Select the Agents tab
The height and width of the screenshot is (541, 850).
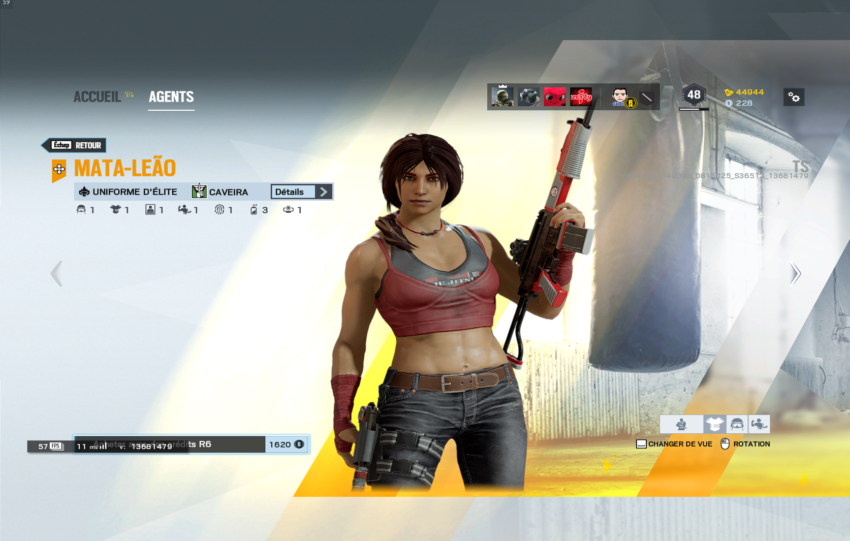(x=171, y=97)
